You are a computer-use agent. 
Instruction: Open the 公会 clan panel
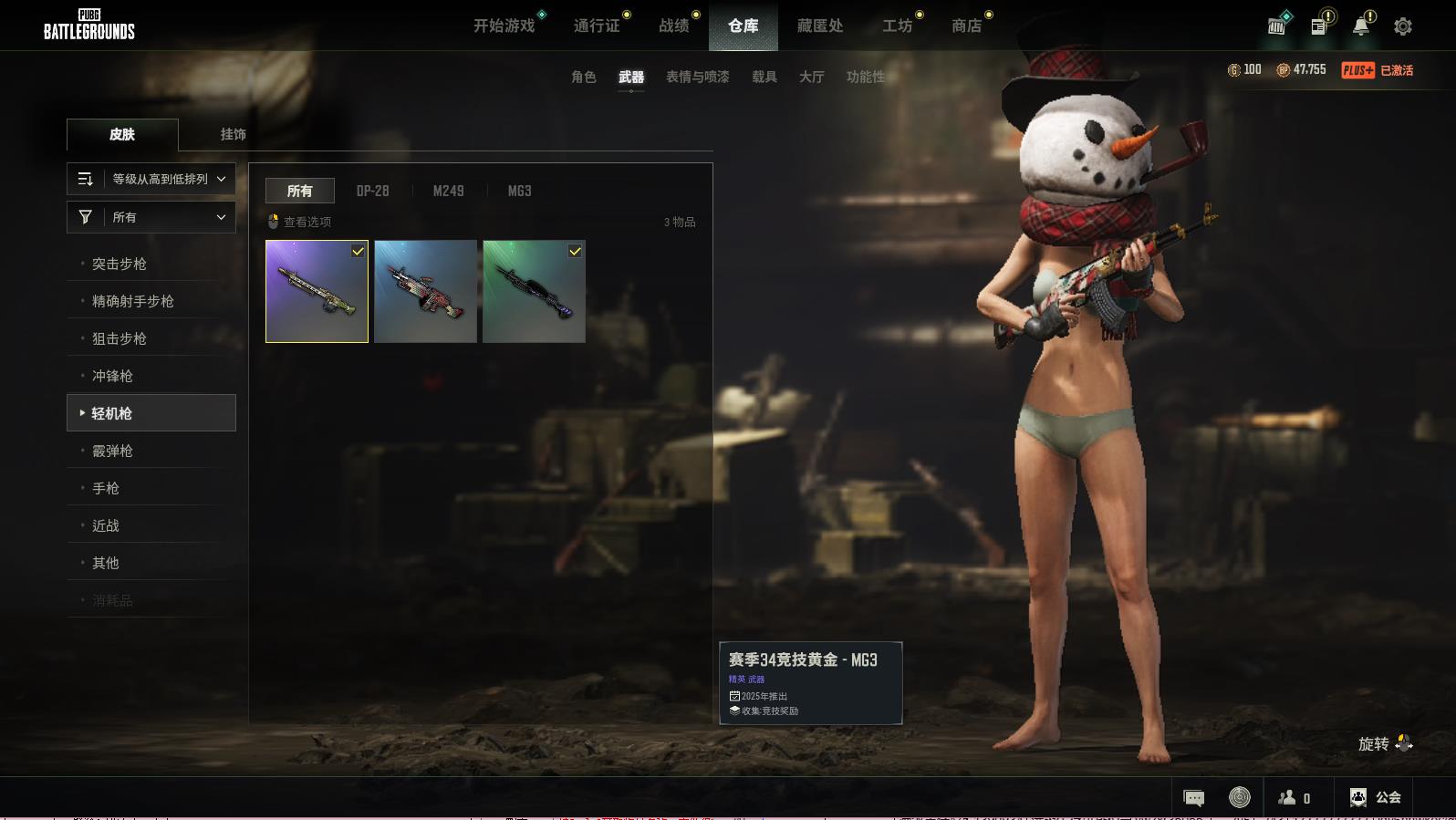coord(1376,797)
